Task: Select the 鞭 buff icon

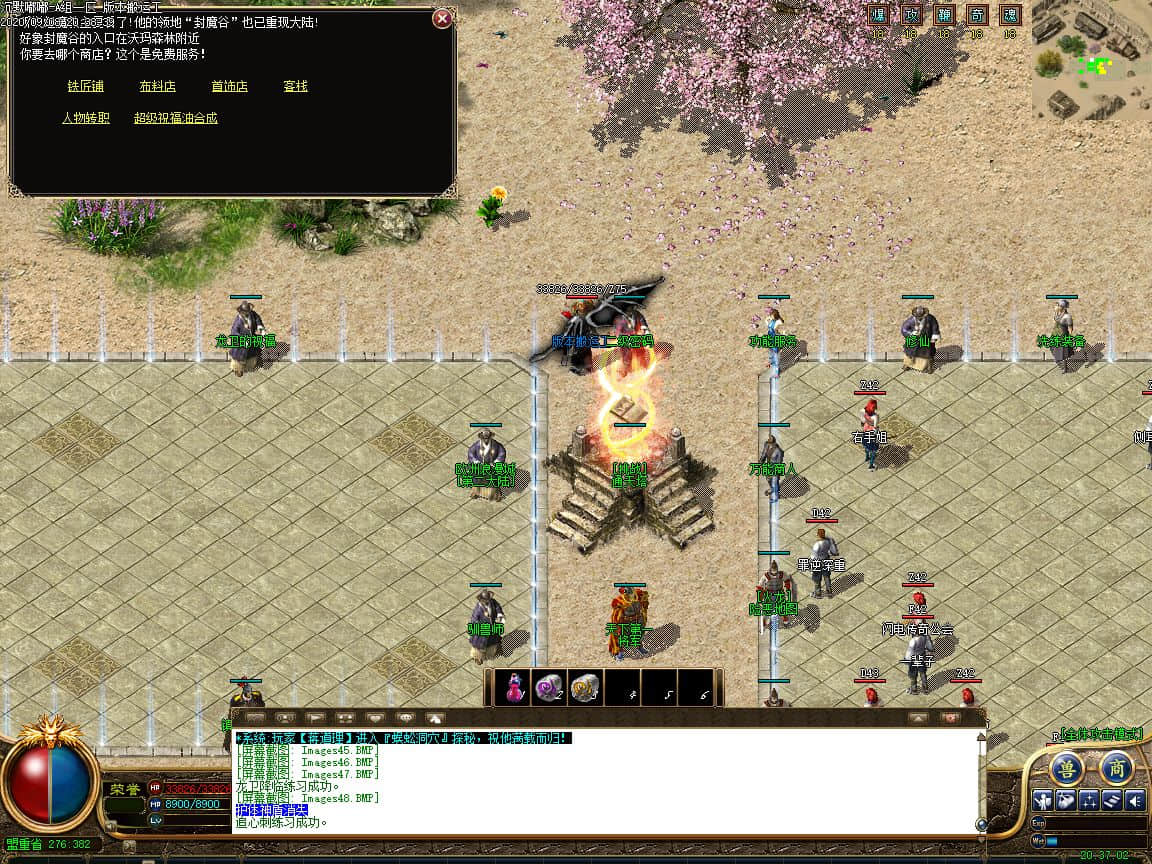Action: [x=944, y=15]
